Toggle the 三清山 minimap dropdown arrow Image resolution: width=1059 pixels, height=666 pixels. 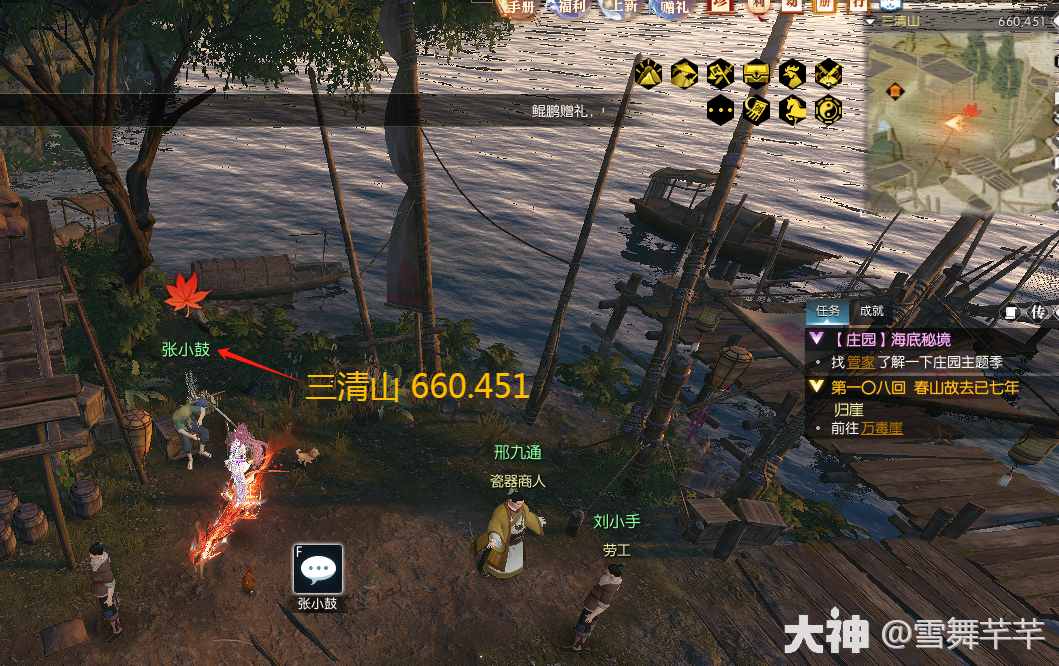(872, 21)
